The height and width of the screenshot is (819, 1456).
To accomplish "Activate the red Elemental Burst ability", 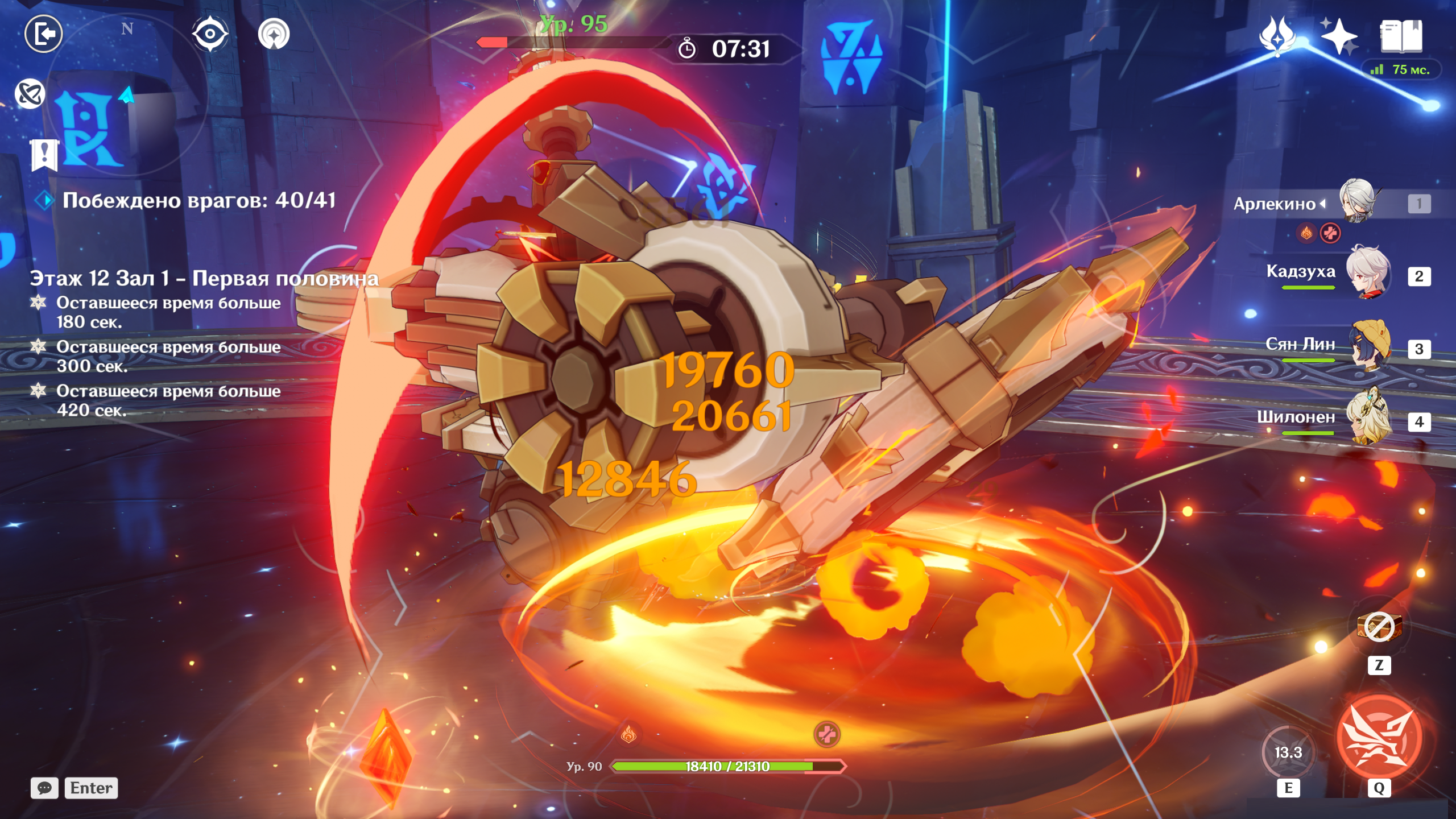I will (x=1379, y=737).
